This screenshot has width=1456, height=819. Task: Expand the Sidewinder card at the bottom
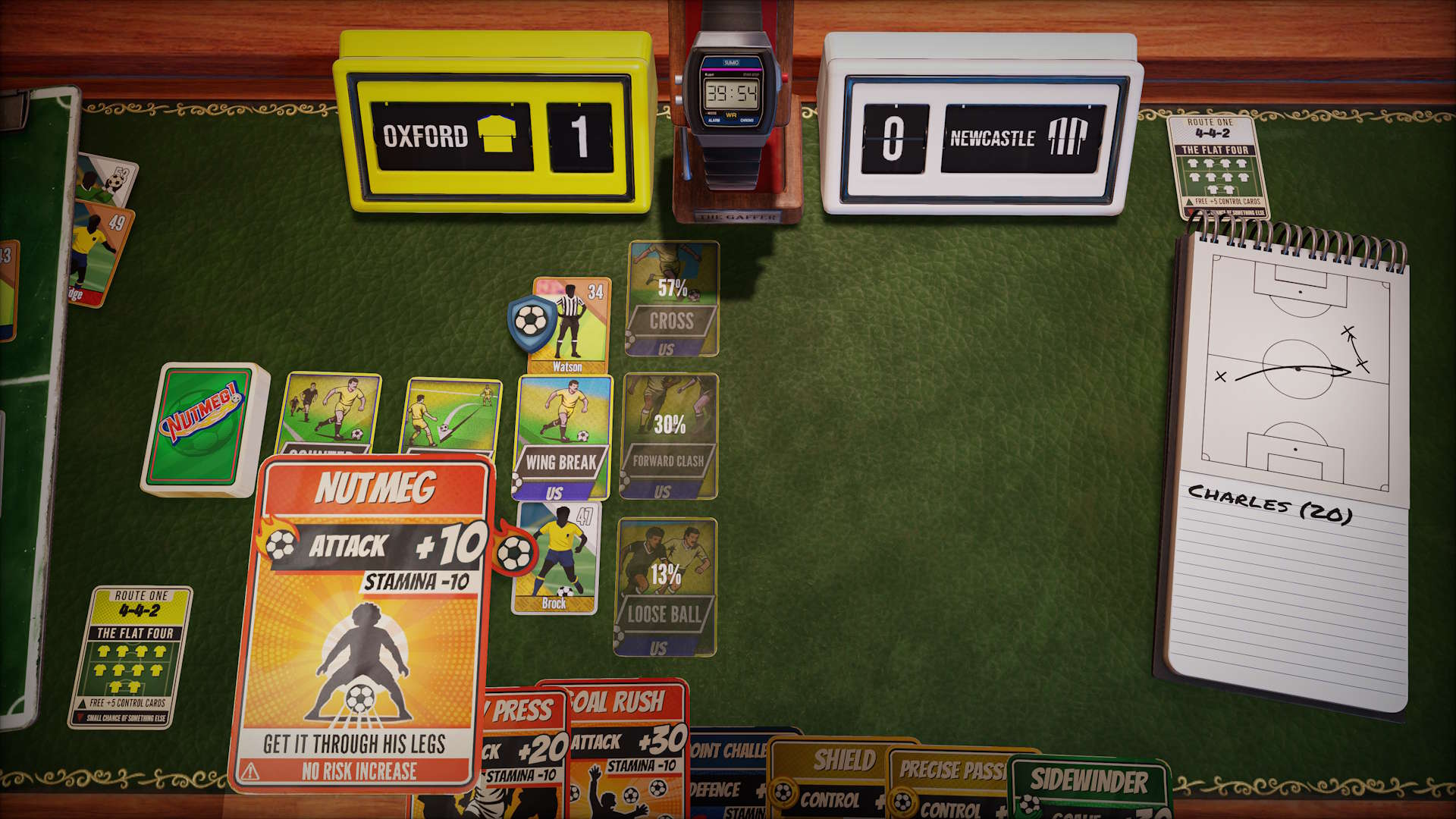click(1086, 777)
